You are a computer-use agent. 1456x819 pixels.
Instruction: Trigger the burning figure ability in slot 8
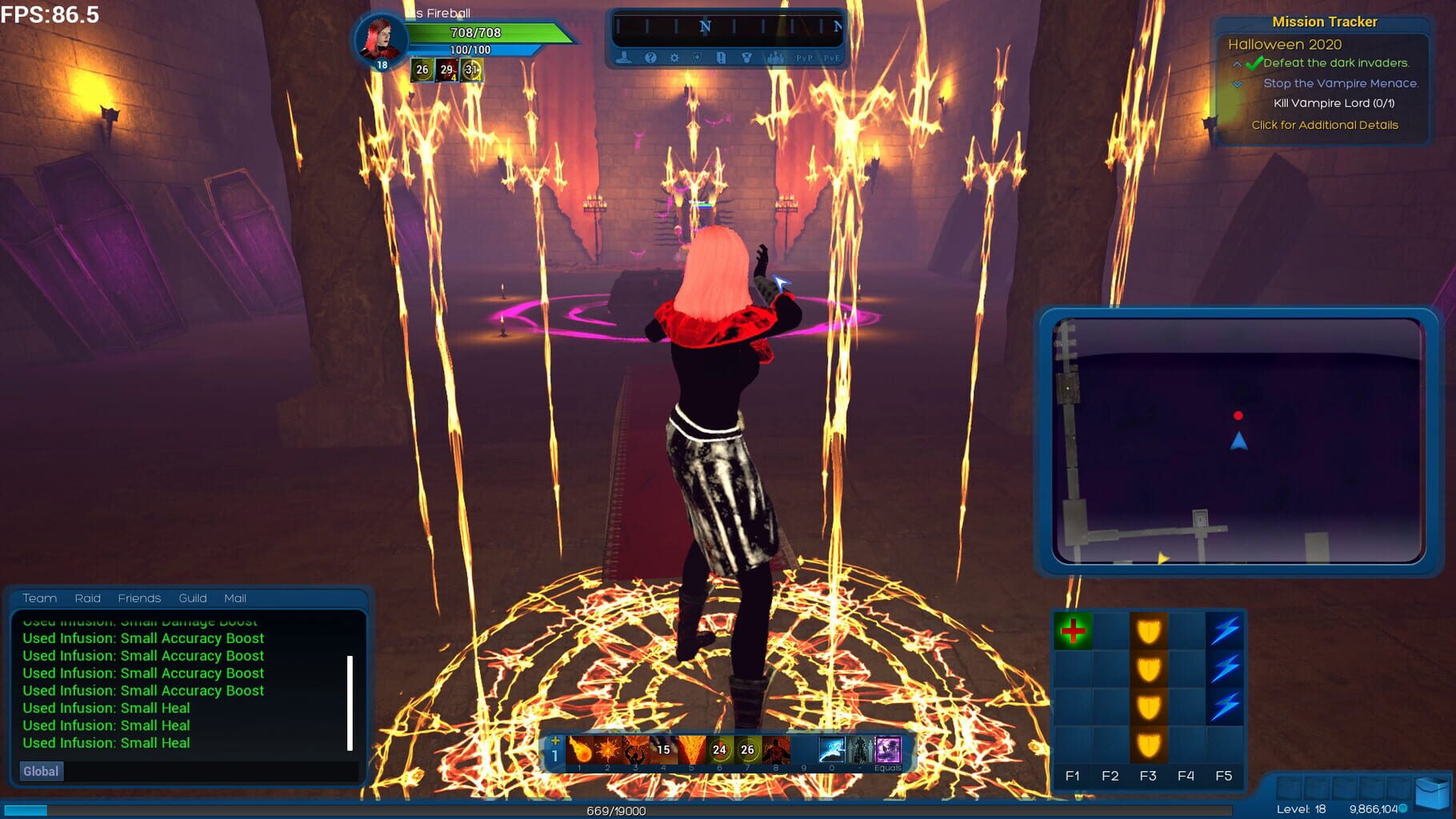coord(775,750)
